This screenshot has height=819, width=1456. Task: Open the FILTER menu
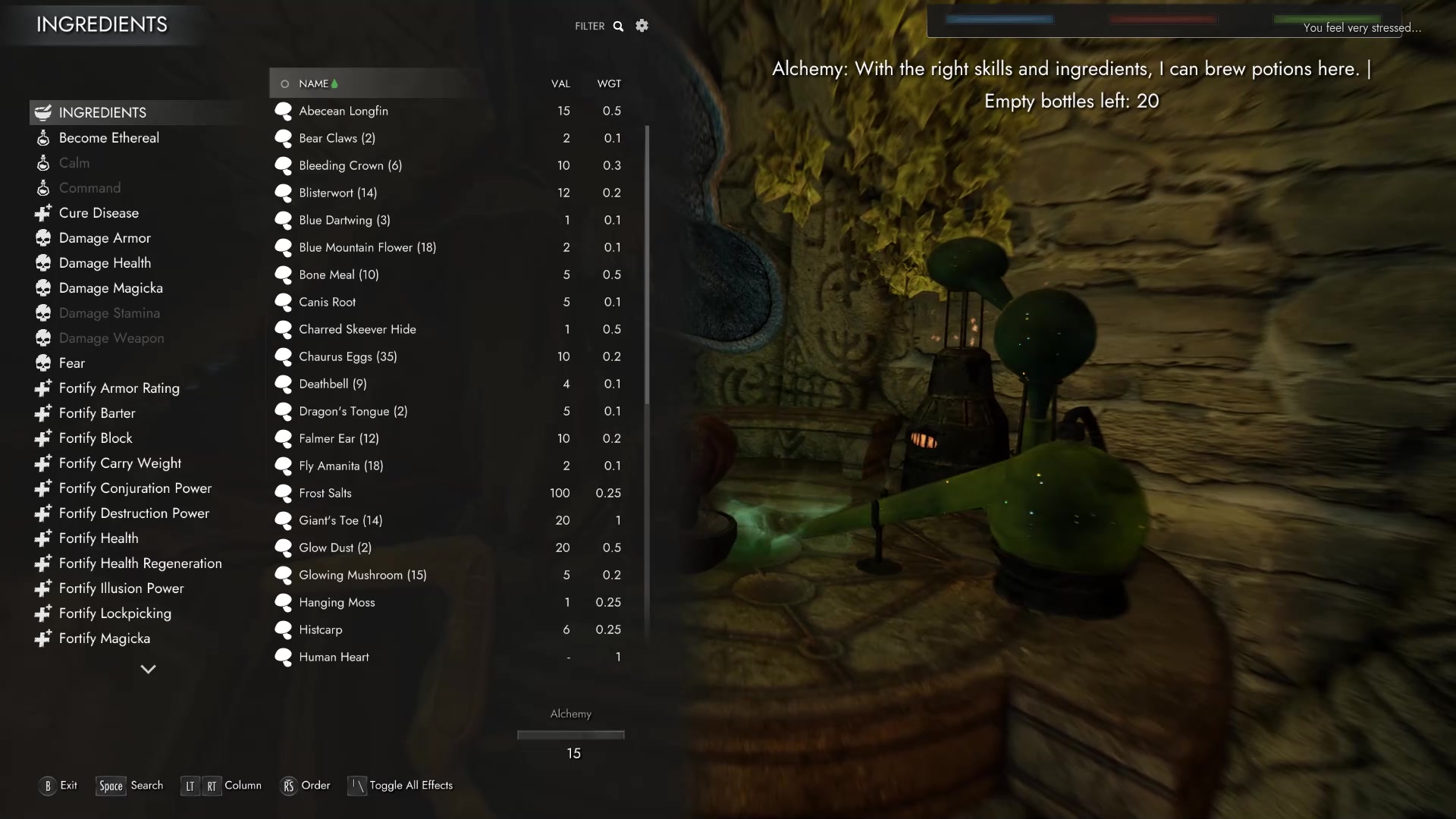(x=590, y=26)
